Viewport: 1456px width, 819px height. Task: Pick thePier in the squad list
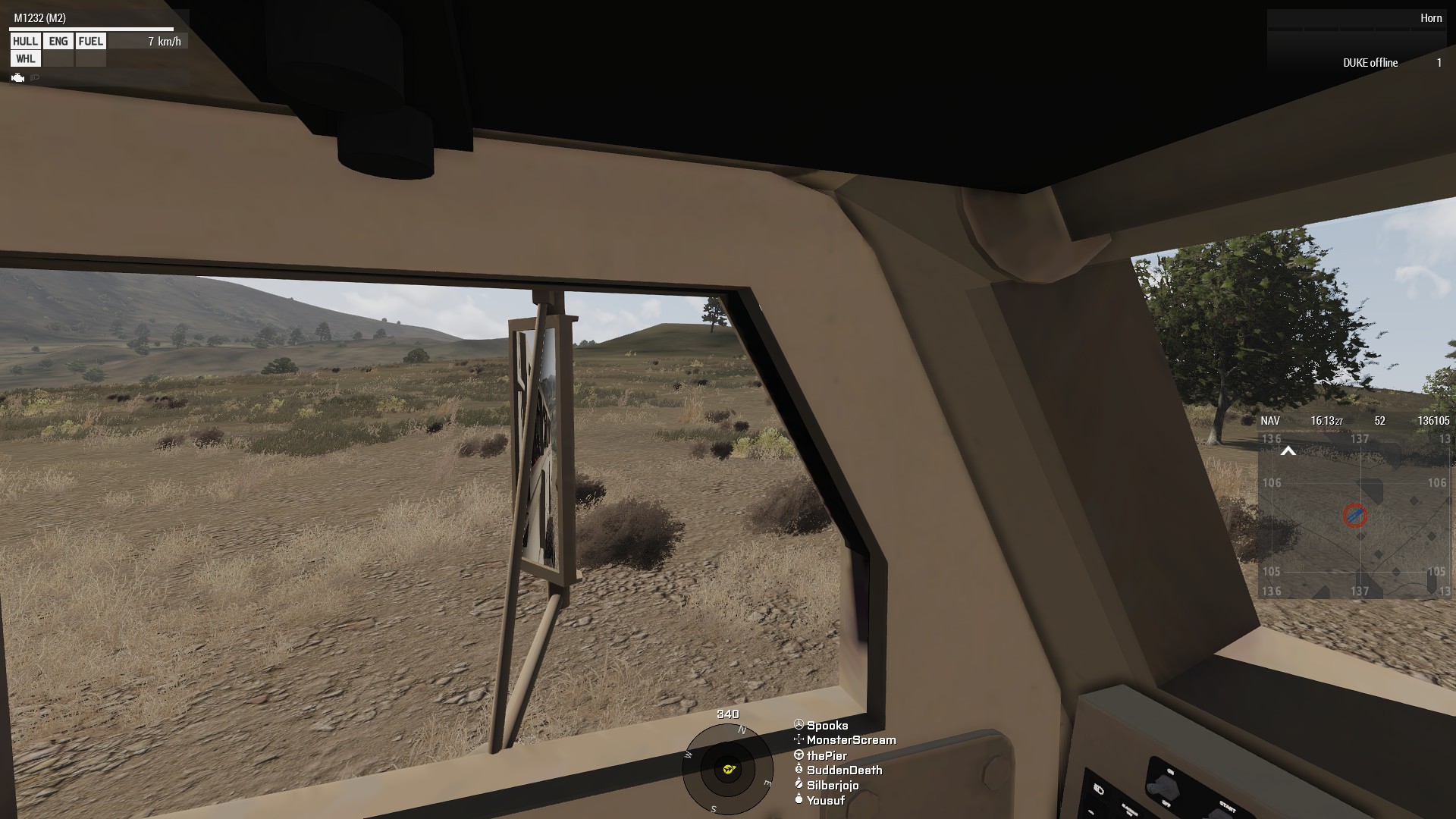click(826, 755)
